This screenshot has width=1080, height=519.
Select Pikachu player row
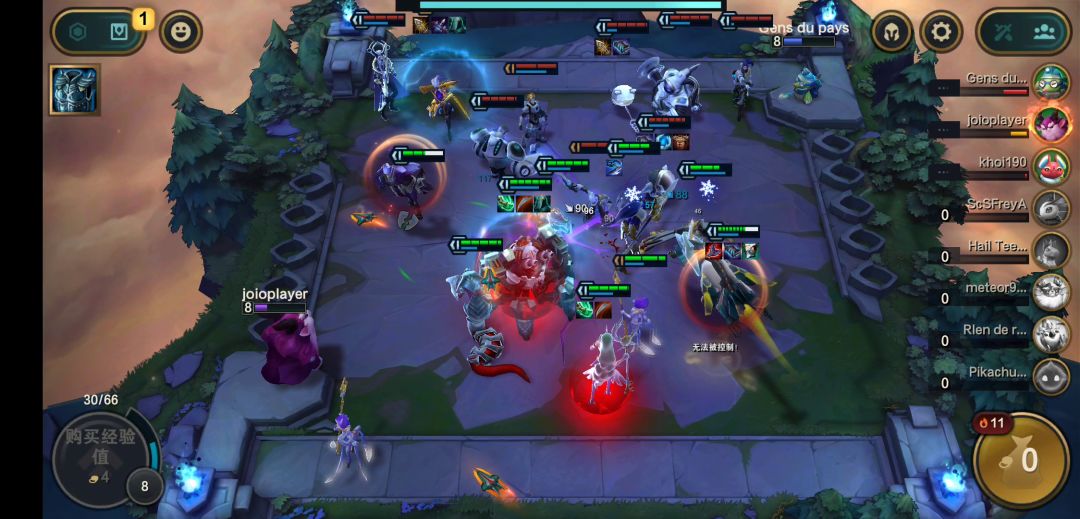[x=1050, y=376]
